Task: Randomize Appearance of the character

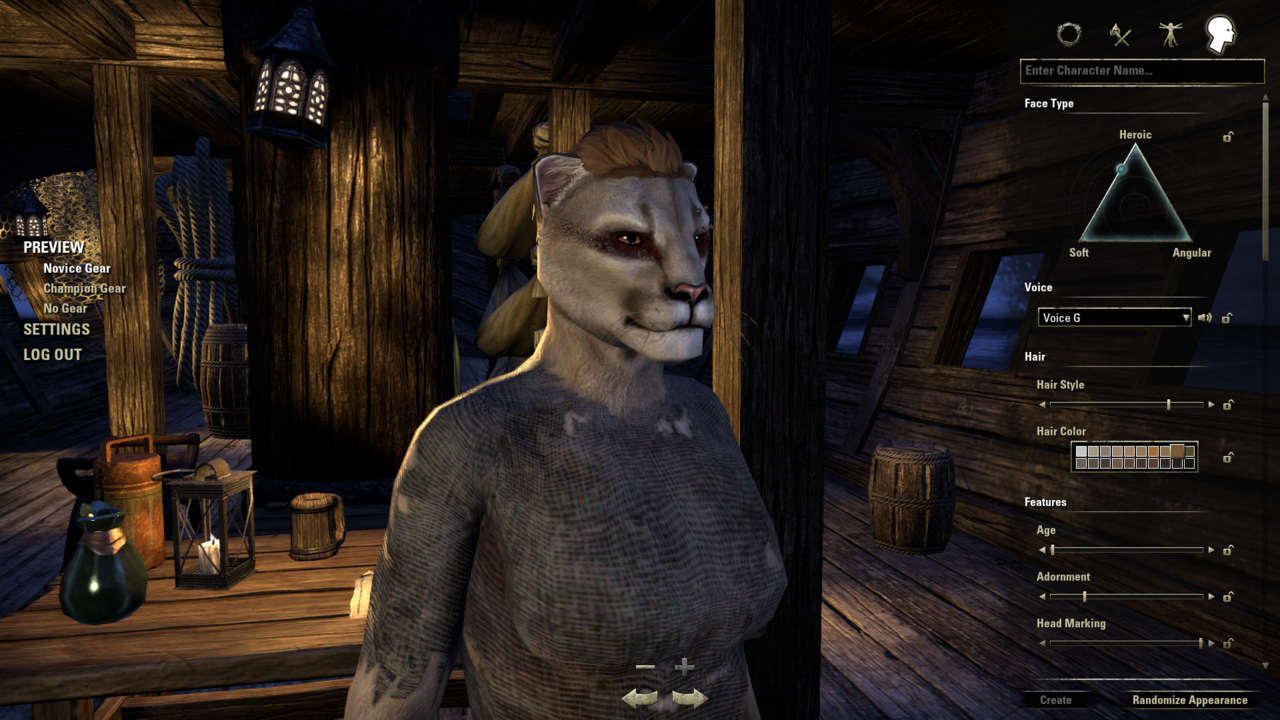Action: [1189, 700]
